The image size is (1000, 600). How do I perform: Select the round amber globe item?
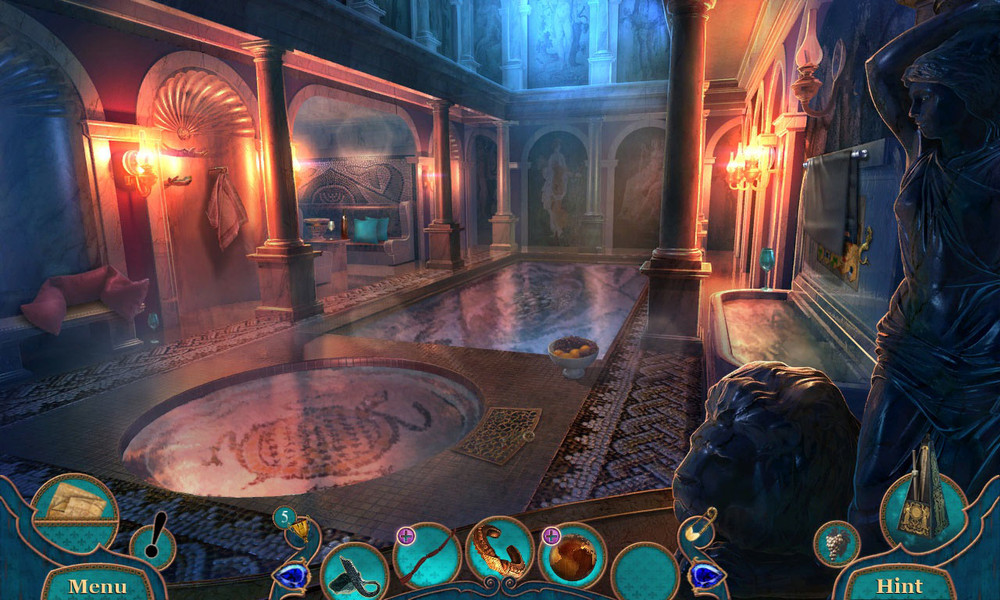572,556
